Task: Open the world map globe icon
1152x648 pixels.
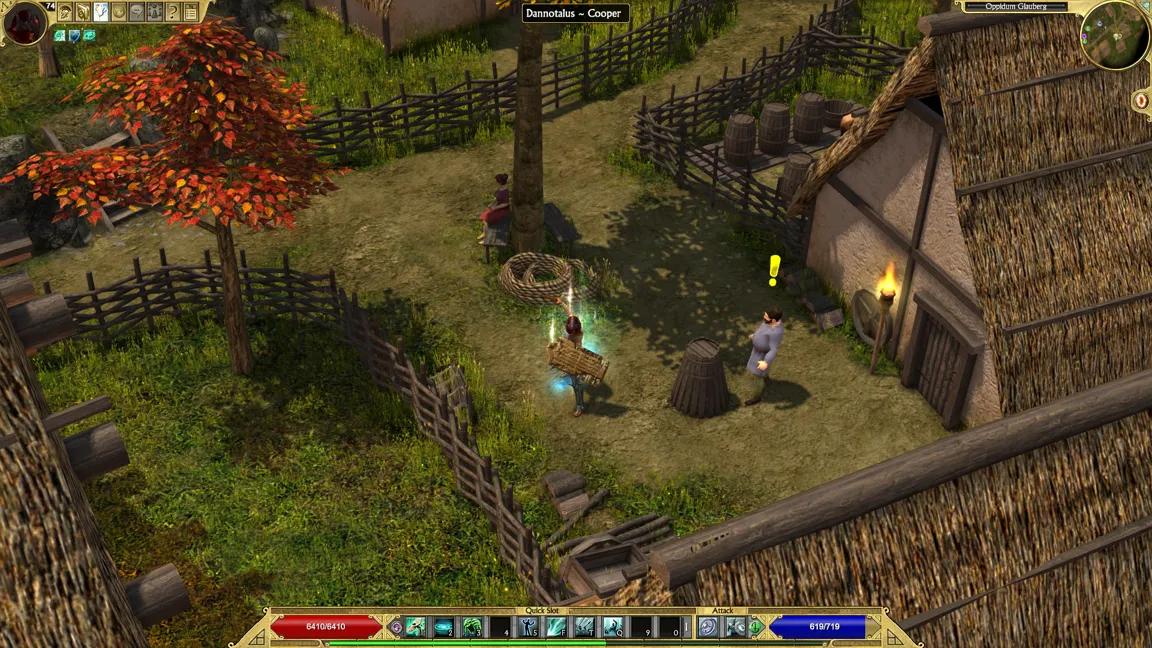Action: [x=119, y=12]
